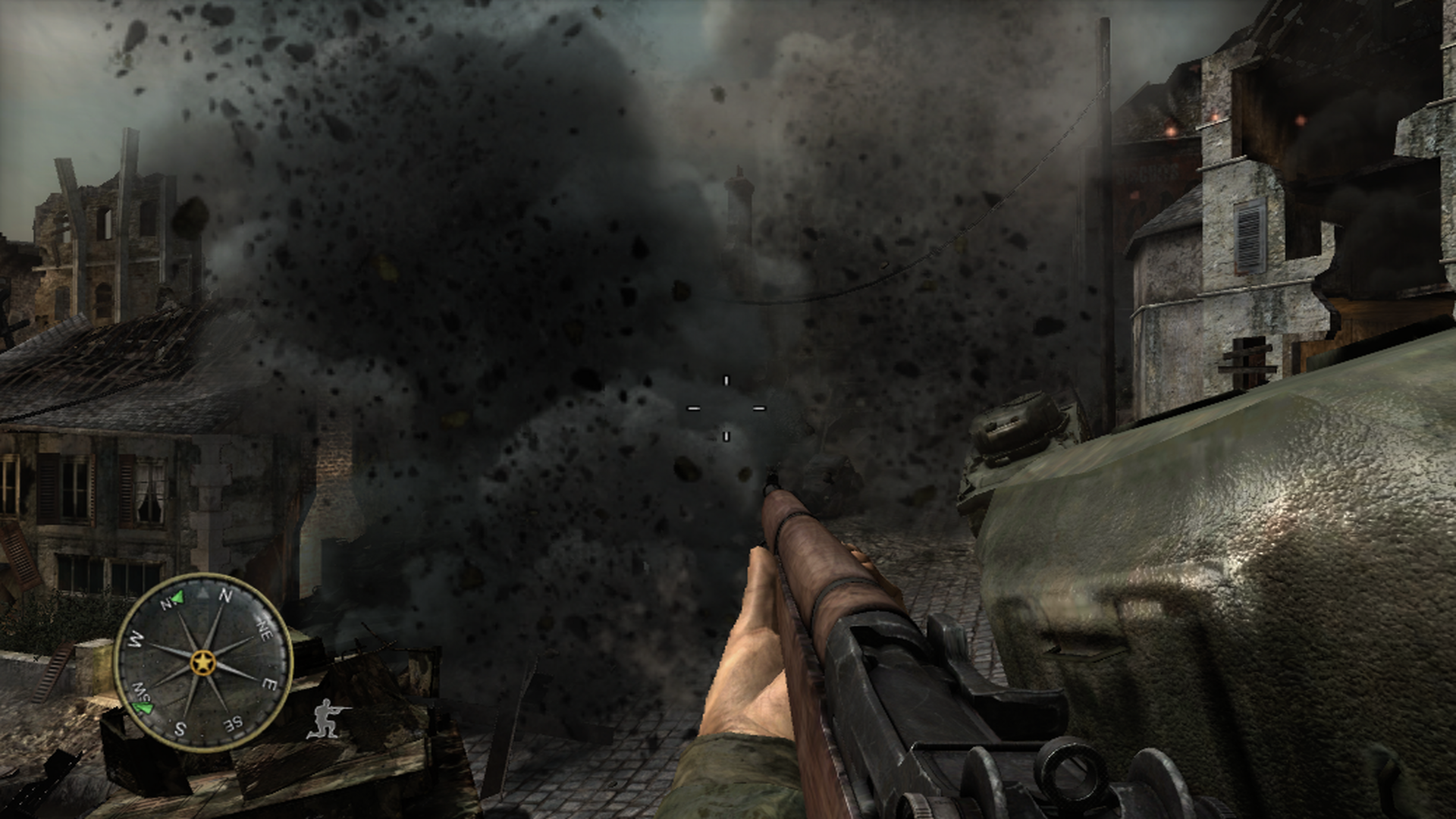
Task: Click the compass in the HUD
Action: pos(202,662)
